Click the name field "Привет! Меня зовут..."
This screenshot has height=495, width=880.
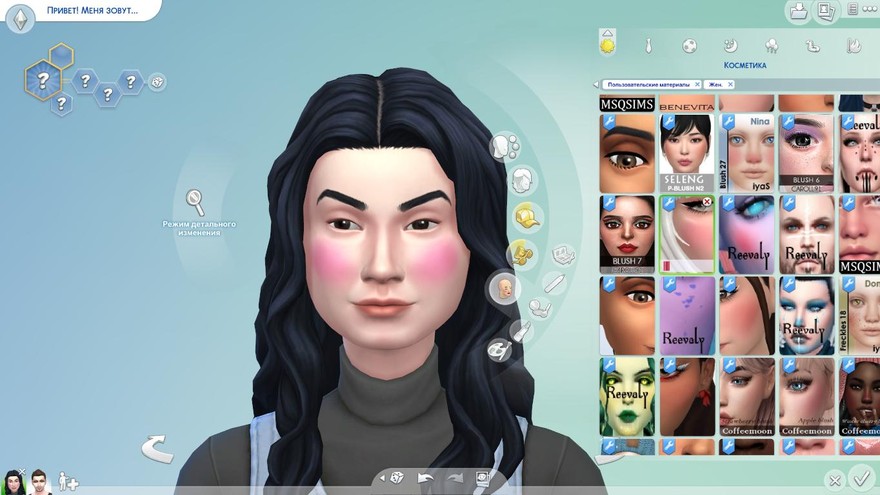92,11
